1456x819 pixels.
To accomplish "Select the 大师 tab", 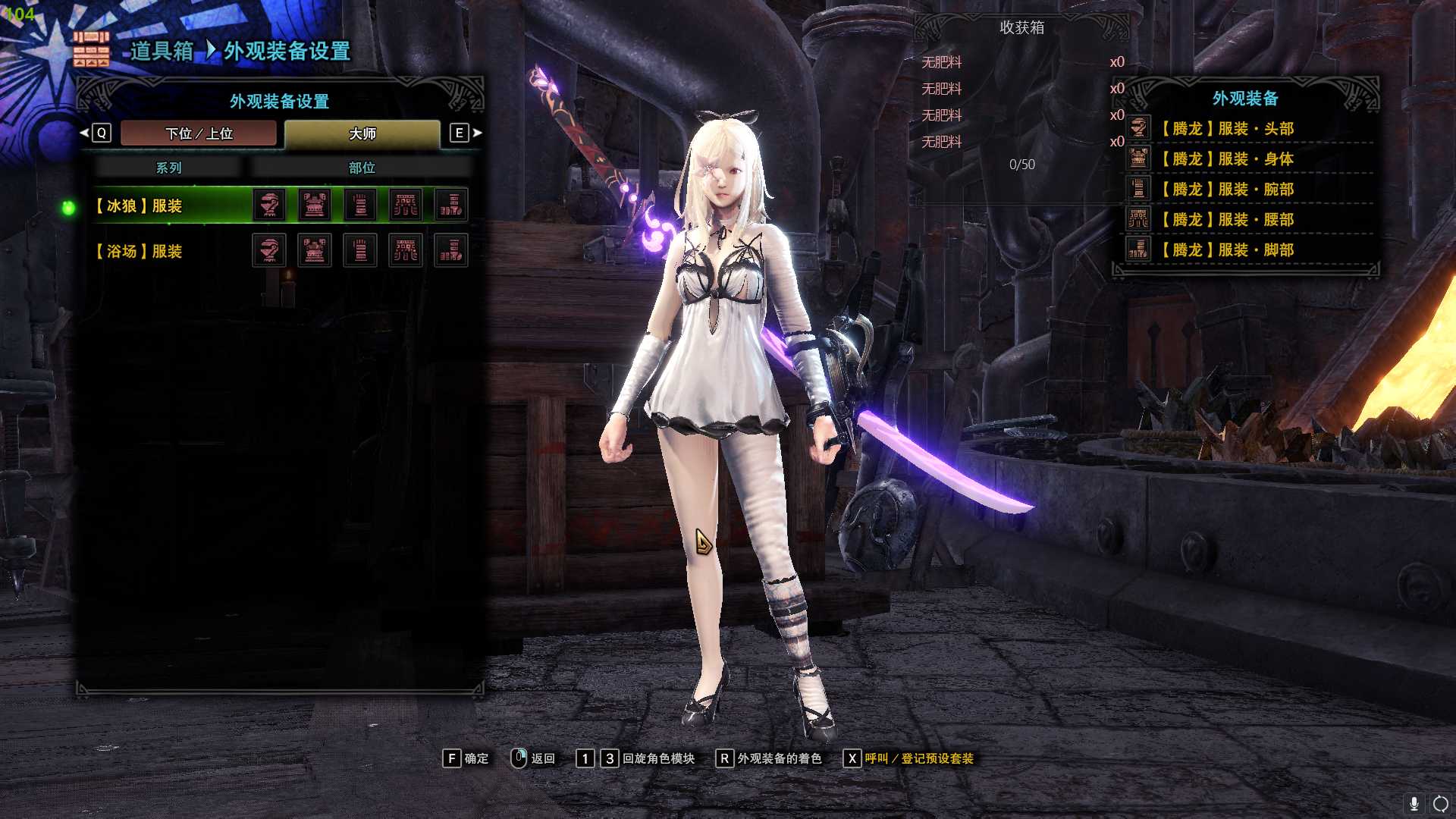I will [x=364, y=133].
